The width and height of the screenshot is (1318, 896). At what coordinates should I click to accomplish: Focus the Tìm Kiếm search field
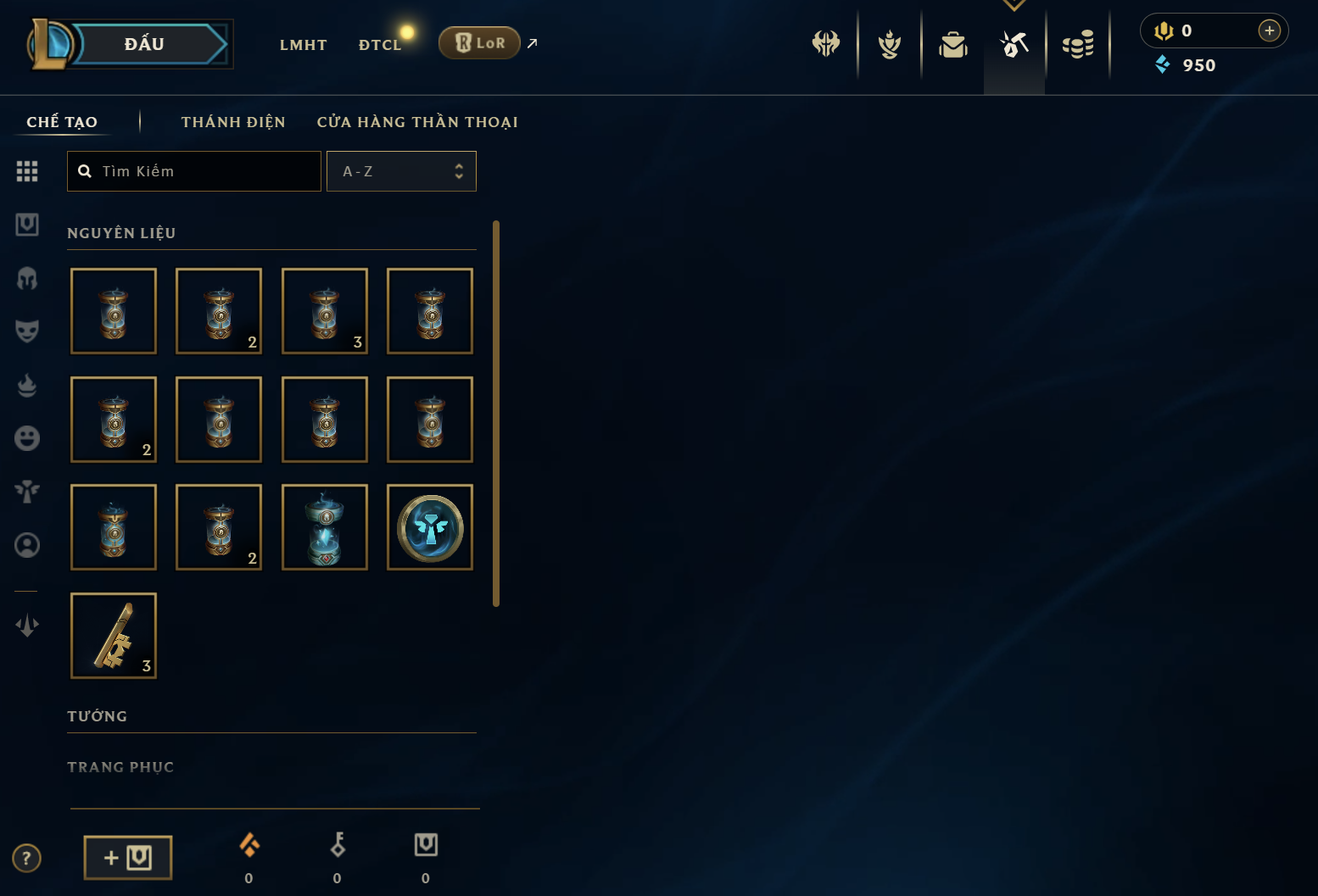pyautogui.click(x=204, y=171)
